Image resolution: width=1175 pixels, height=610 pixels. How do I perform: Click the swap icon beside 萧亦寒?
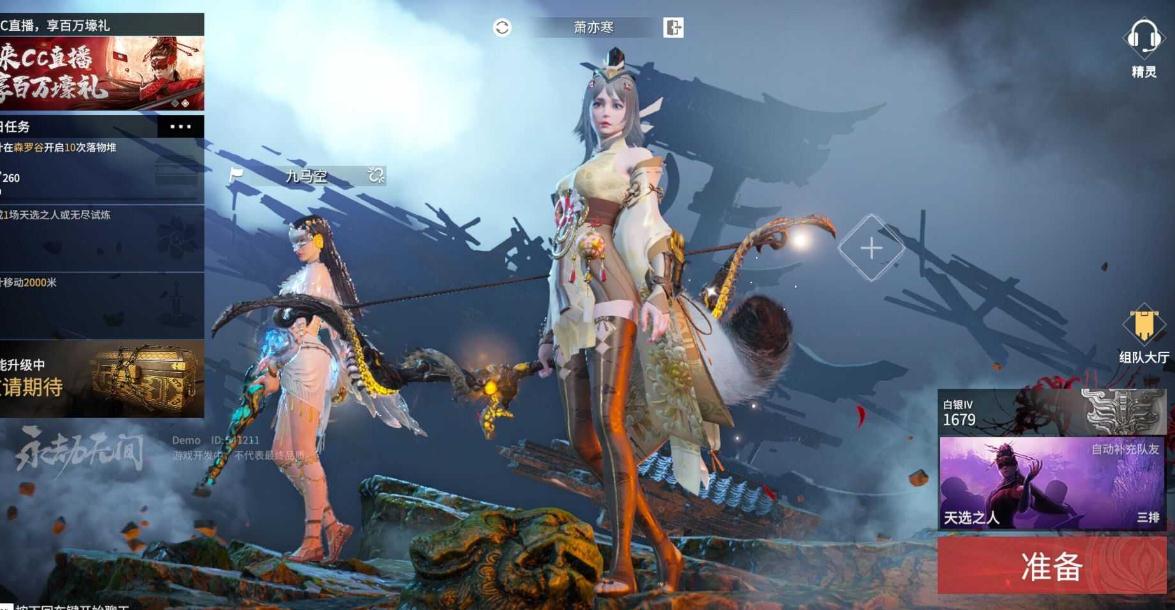click(502, 28)
